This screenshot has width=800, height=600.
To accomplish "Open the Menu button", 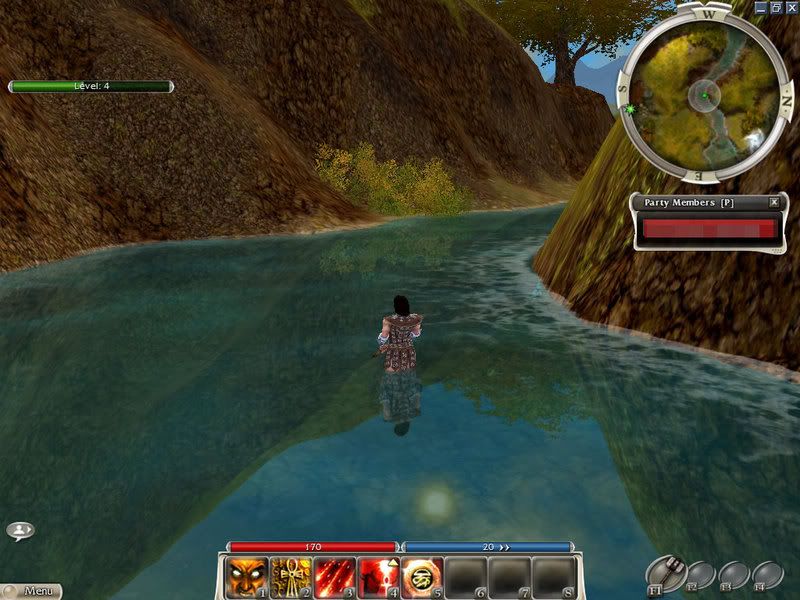I will 30,591.
